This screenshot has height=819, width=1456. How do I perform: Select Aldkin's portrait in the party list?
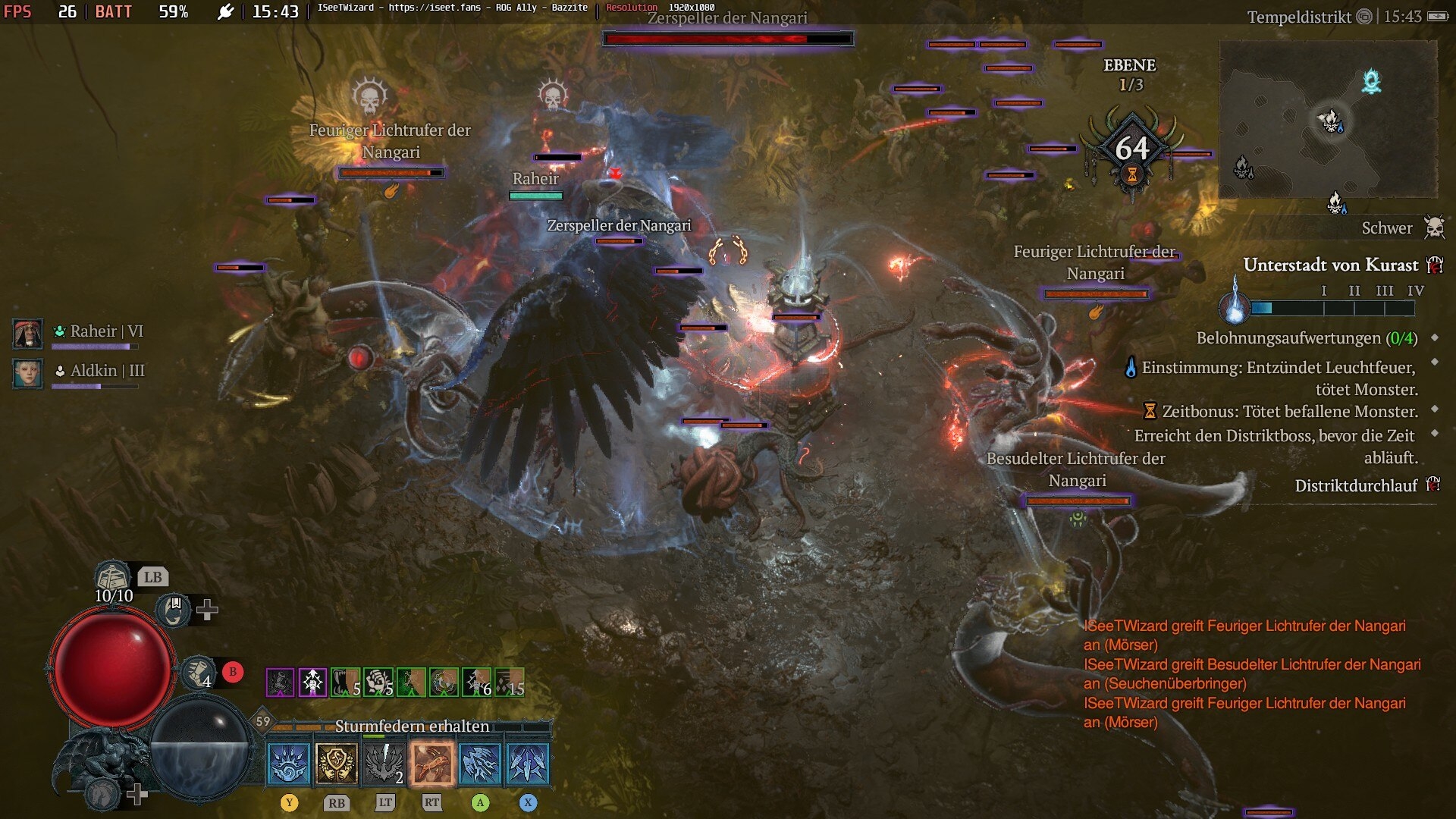click(28, 373)
